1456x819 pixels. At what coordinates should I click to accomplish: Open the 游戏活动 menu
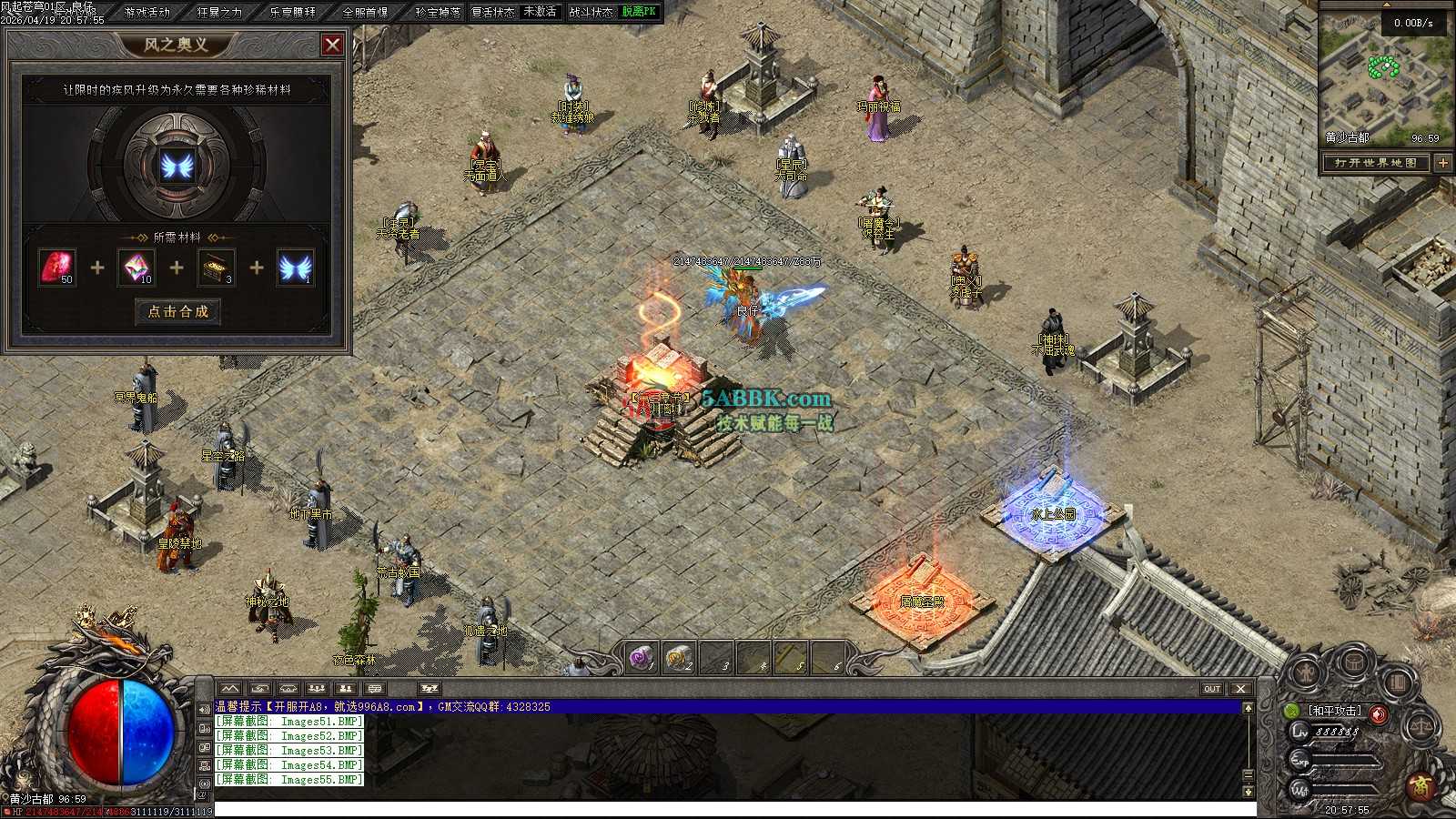point(147,12)
